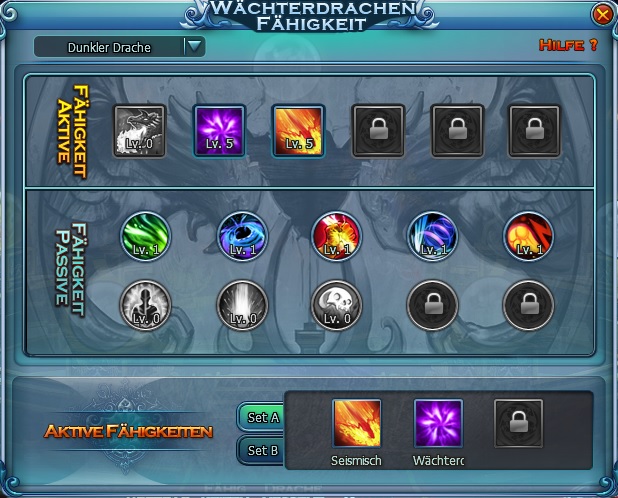The height and width of the screenshot is (498, 618).
Task: Switch to skill Set A
Action: [x=262, y=417]
